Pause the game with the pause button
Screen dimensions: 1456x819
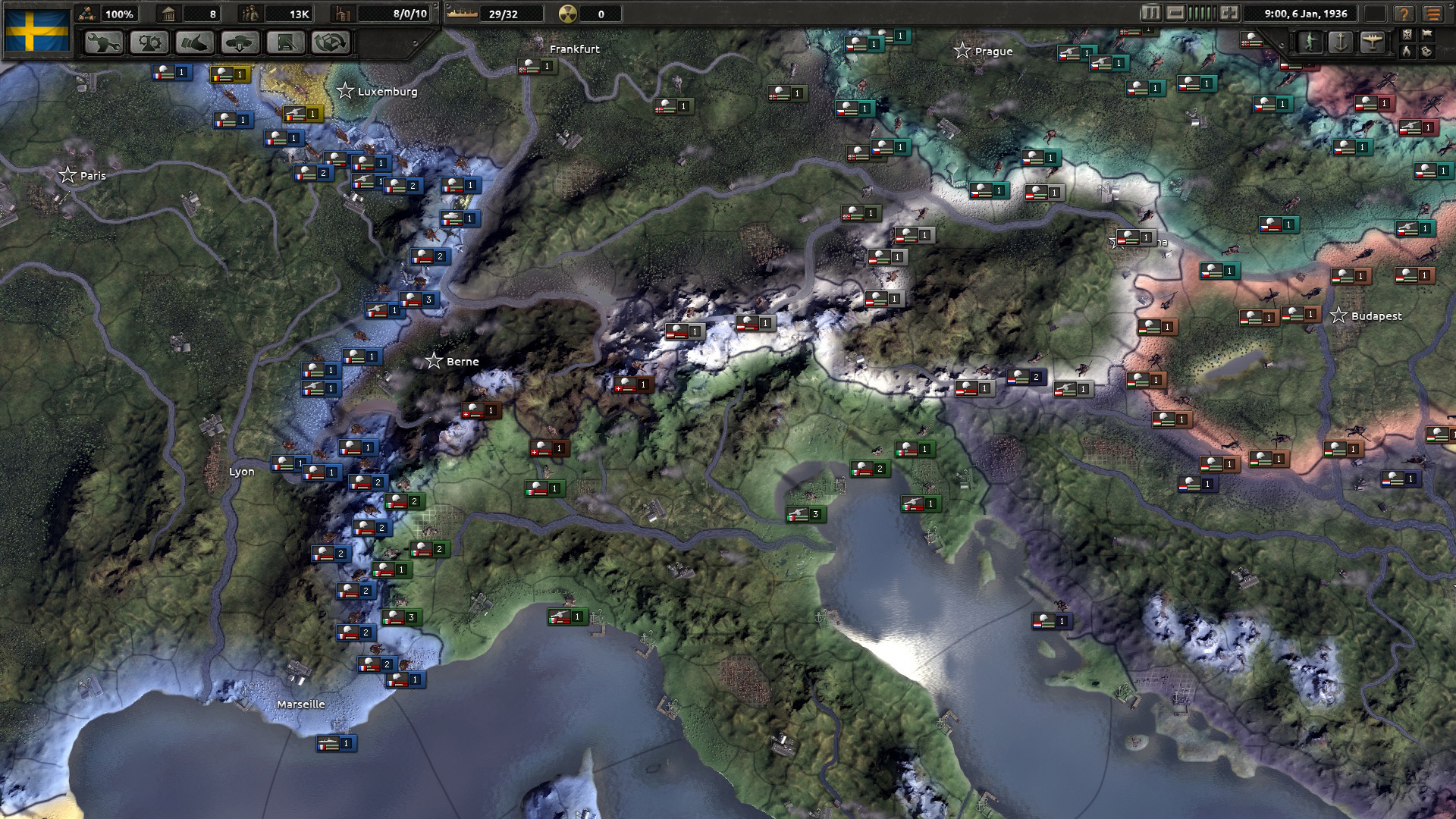click(1150, 13)
